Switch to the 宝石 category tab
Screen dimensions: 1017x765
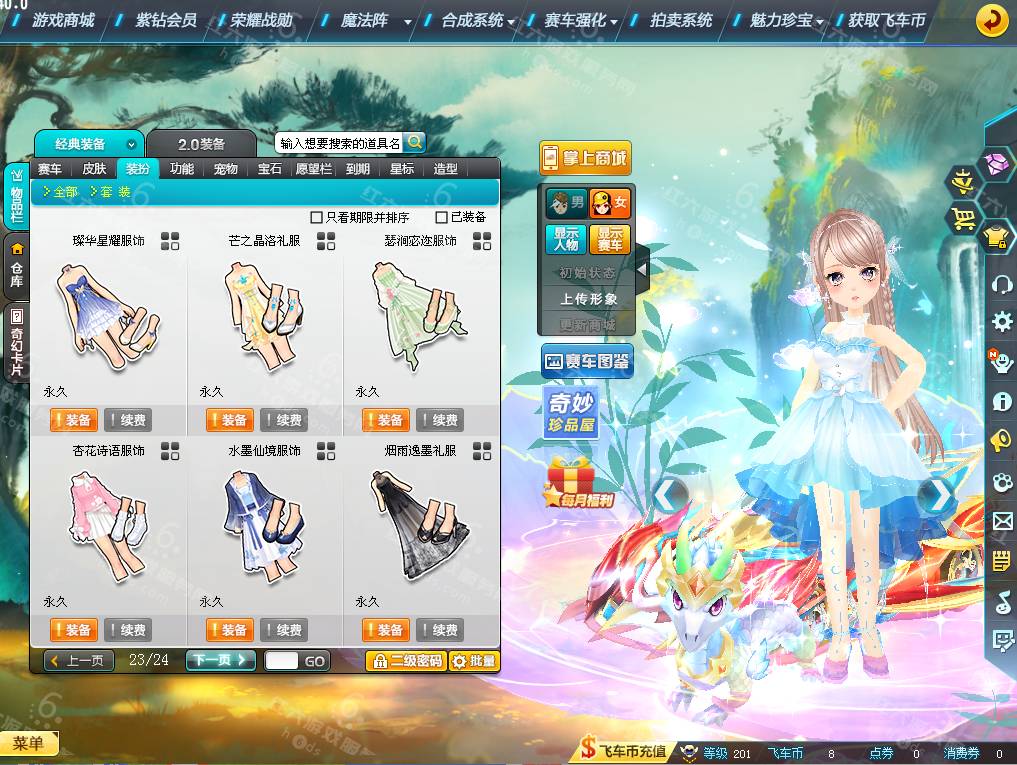[269, 169]
